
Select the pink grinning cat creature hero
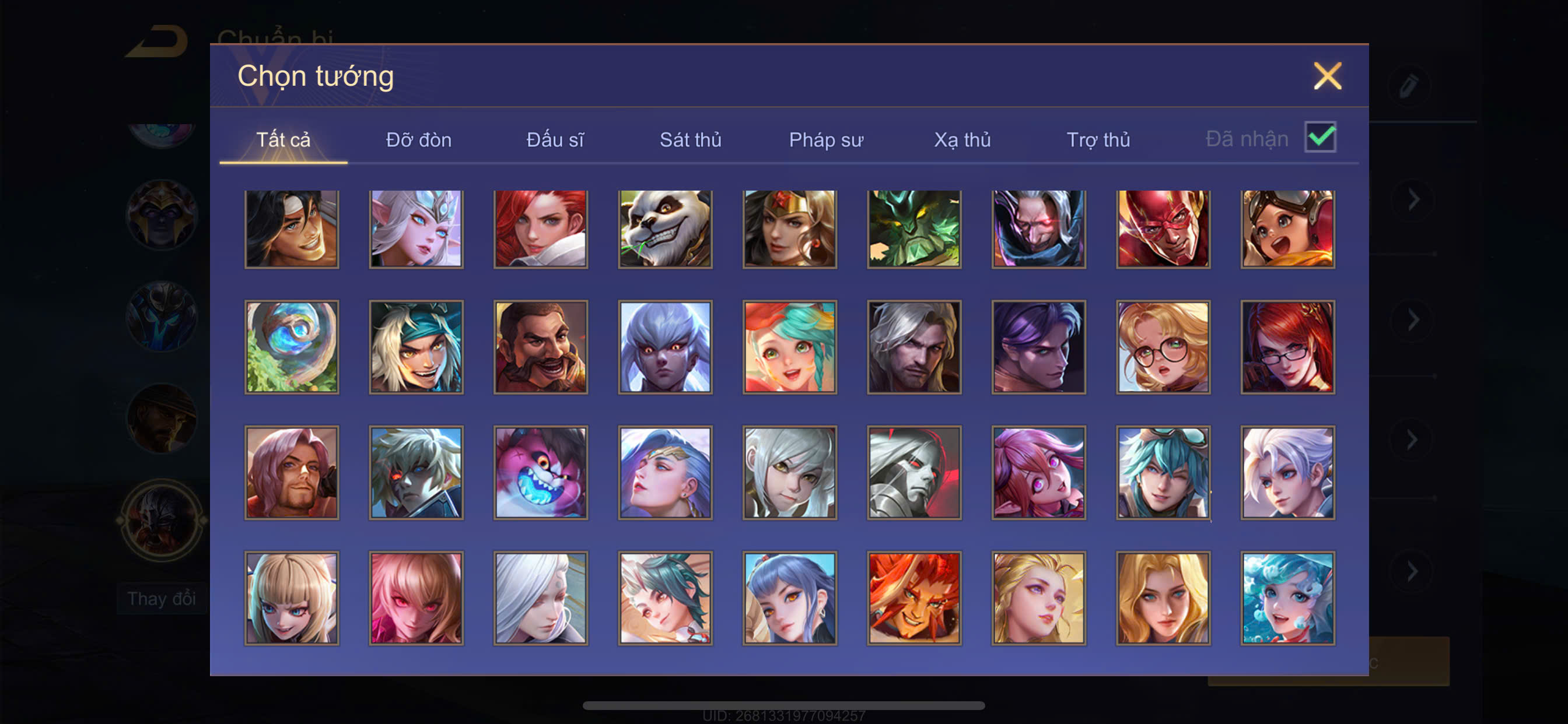(x=541, y=473)
